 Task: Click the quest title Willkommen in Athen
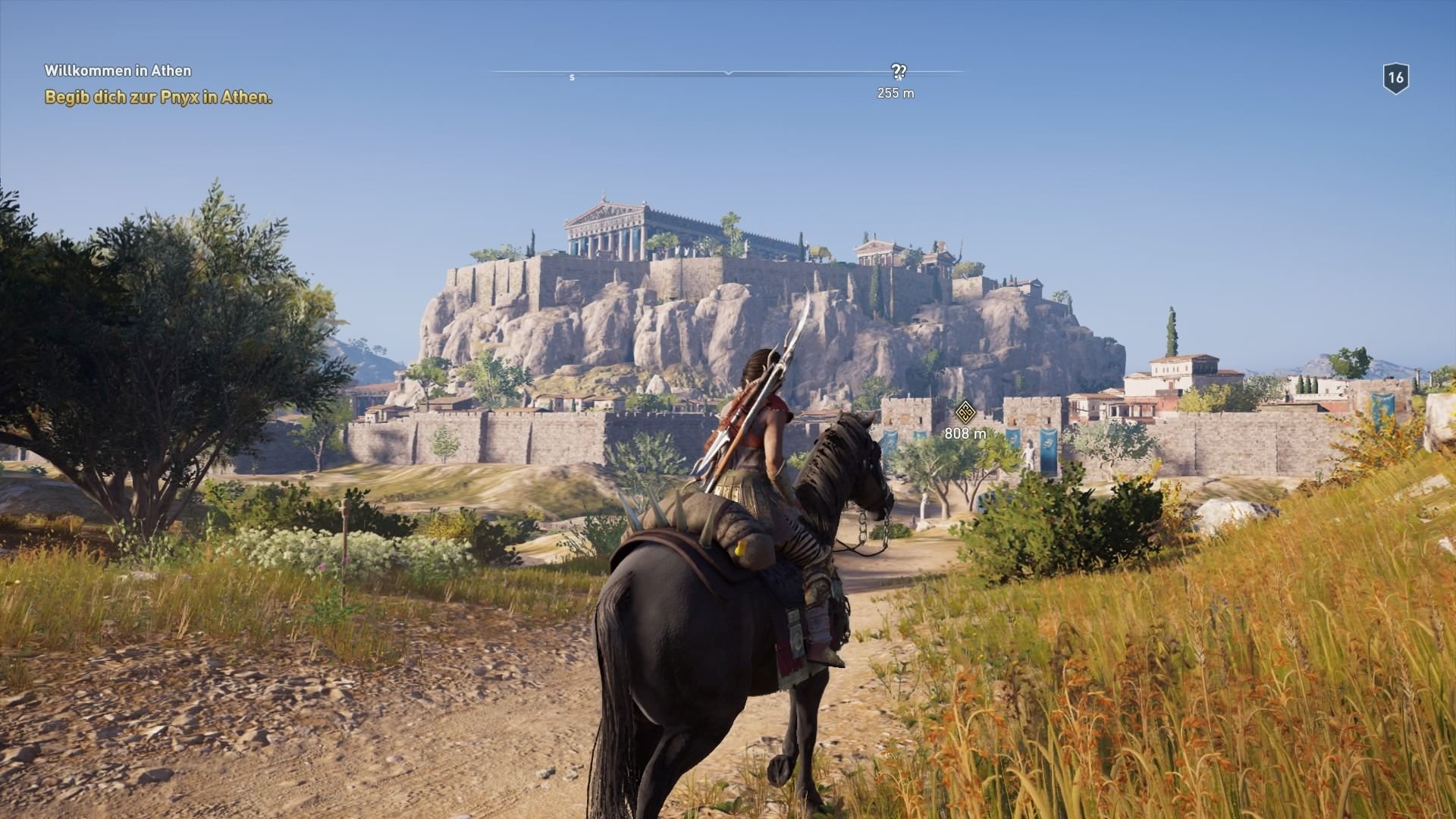coord(118,71)
